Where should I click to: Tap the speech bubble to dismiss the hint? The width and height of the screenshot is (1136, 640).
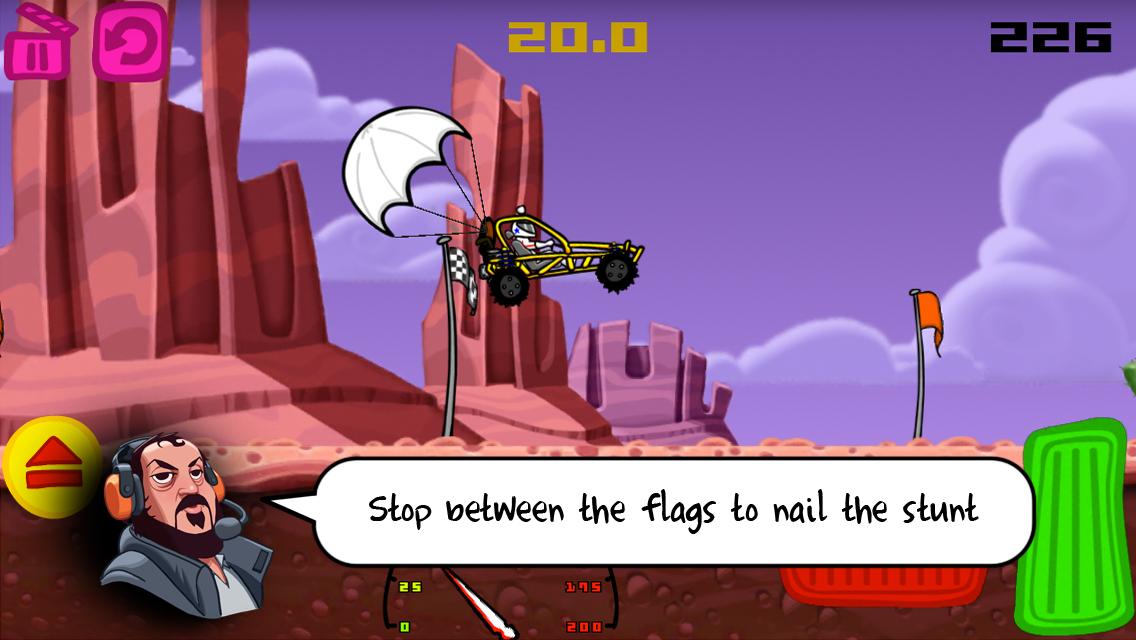click(x=672, y=510)
